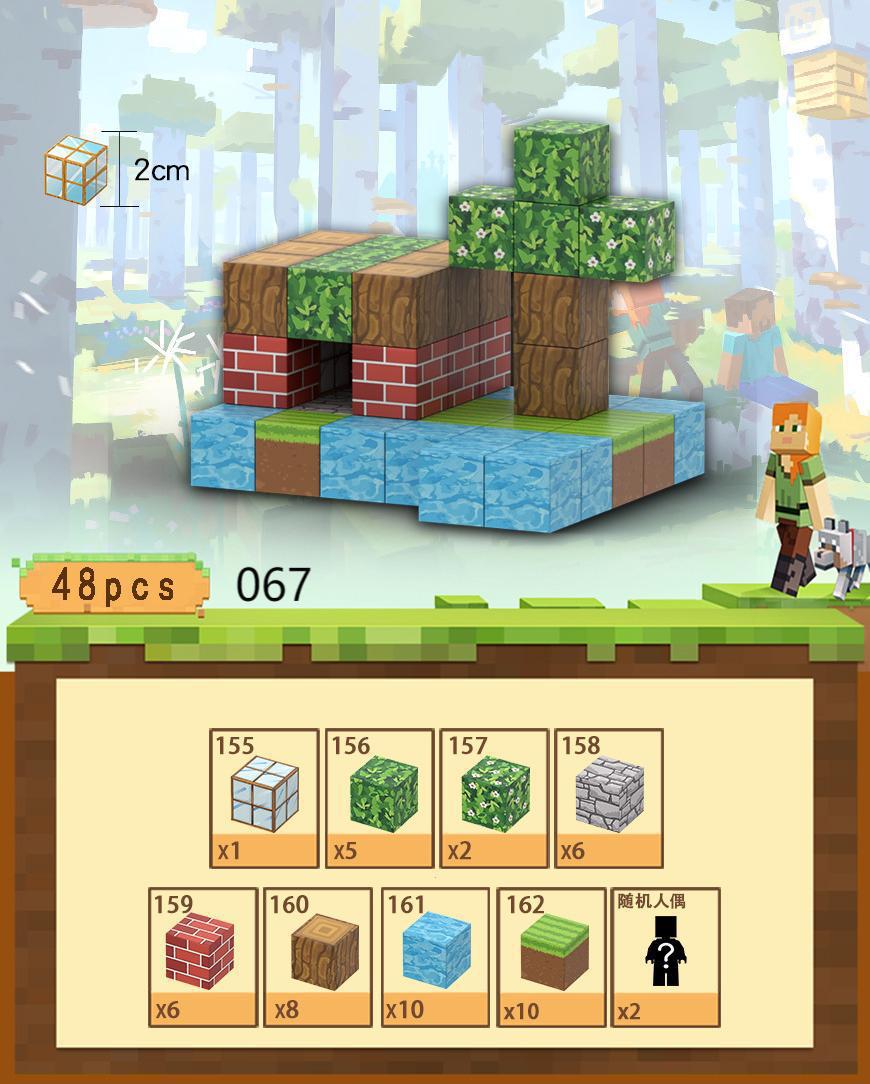Select the wood log block slot 160
Screen dimensions: 870x1084
point(319,956)
